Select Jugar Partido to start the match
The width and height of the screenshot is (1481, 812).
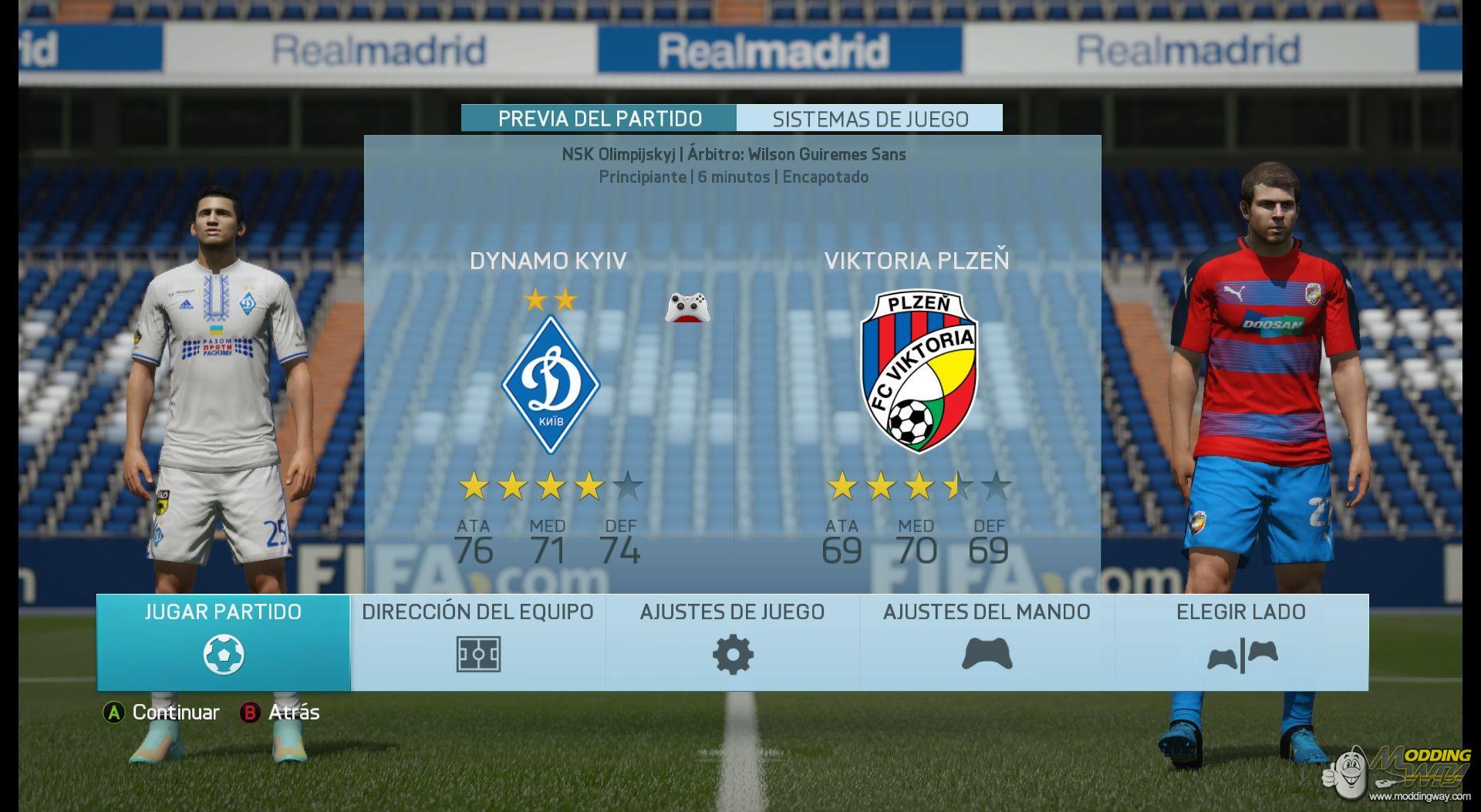tap(223, 642)
